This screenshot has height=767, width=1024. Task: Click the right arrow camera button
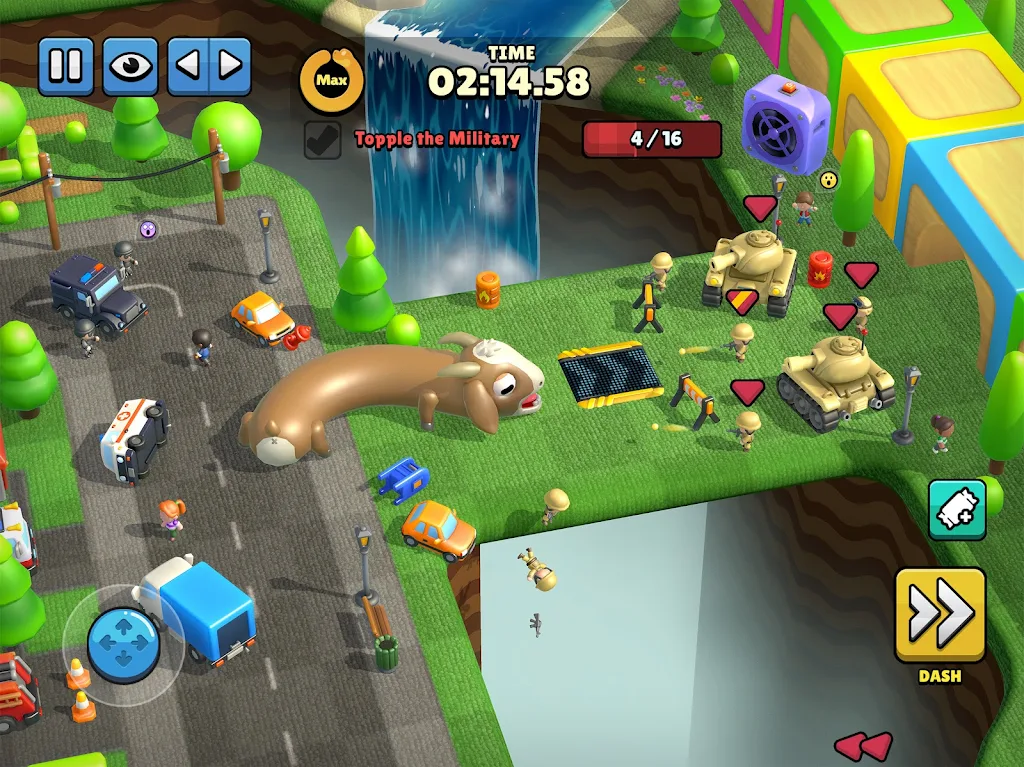(229, 66)
